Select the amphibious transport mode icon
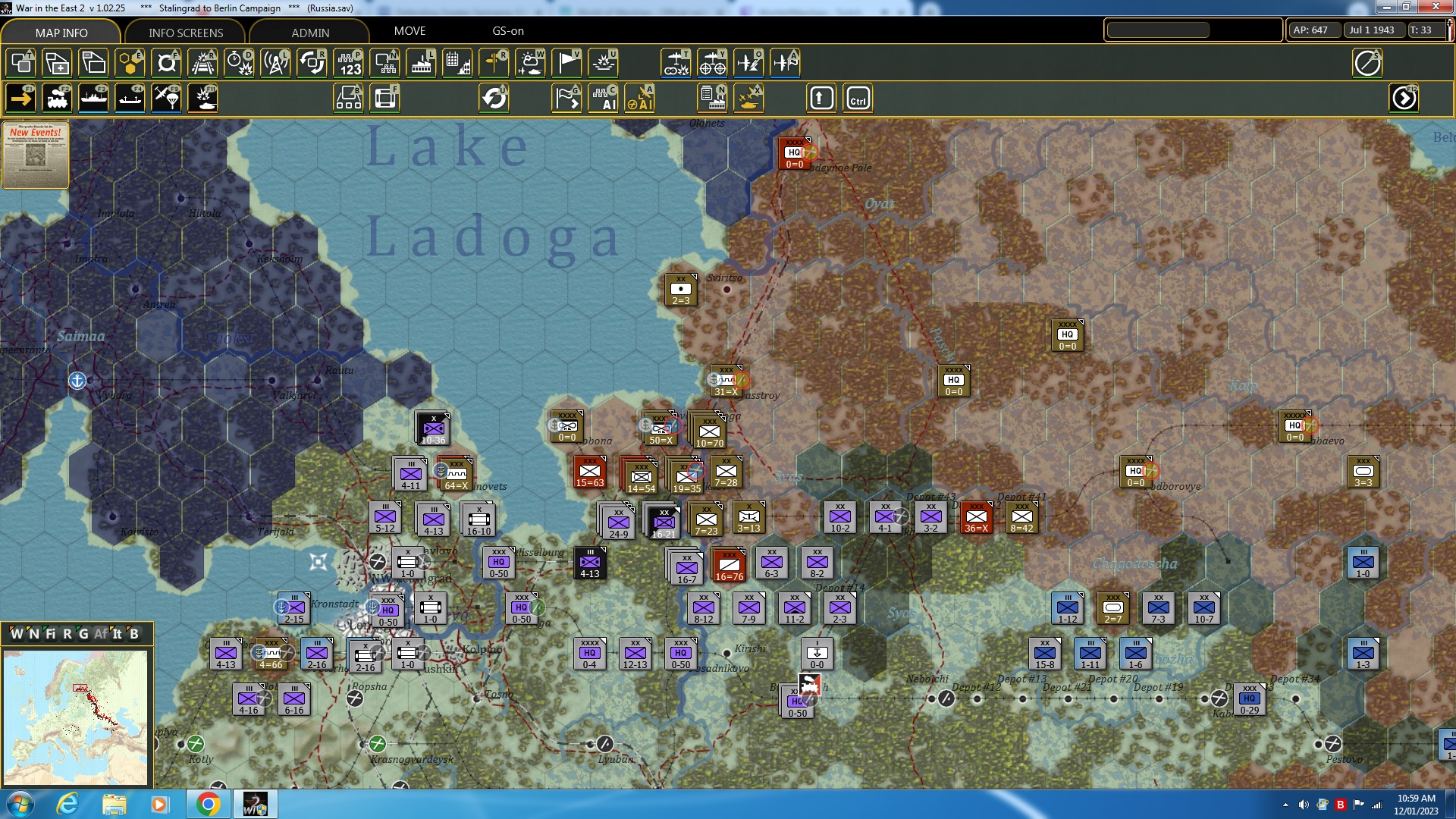This screenshot has height=819, width=1456. click(x=130, y=97)
